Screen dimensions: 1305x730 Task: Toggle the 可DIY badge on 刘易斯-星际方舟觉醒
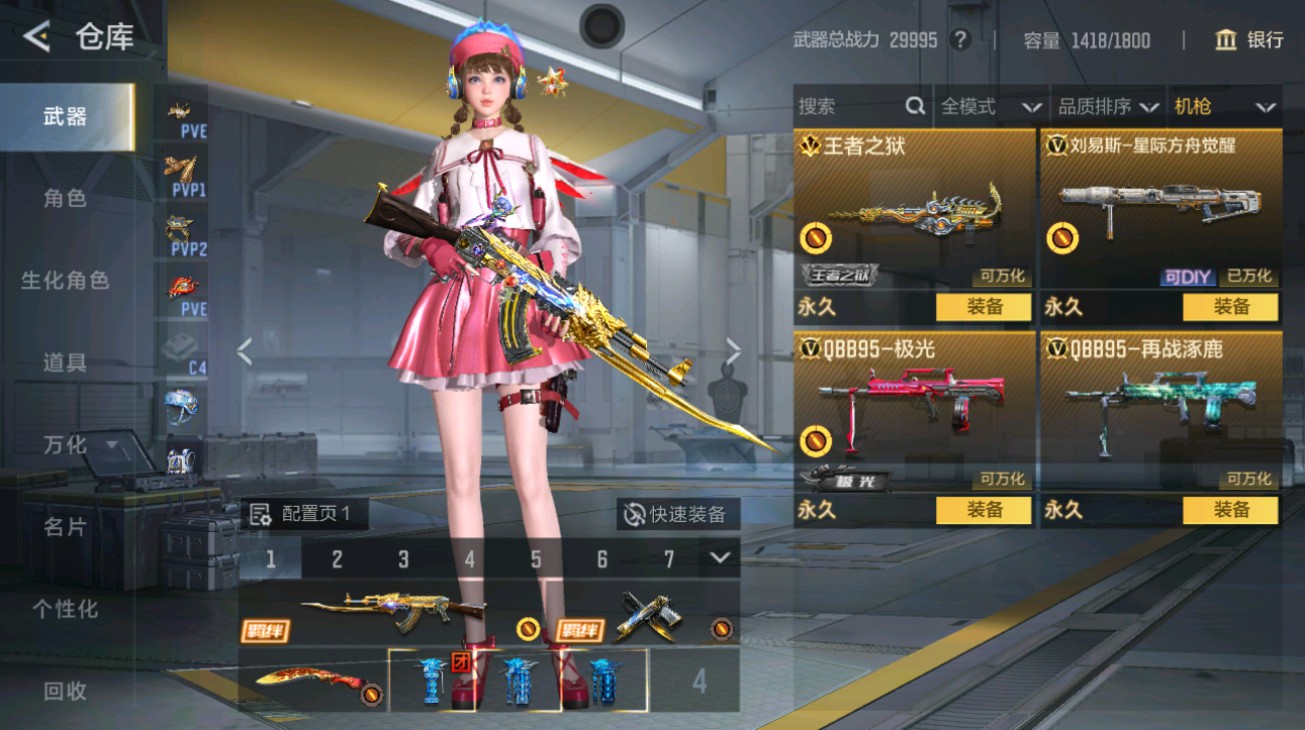click(x=1188, y=277)
